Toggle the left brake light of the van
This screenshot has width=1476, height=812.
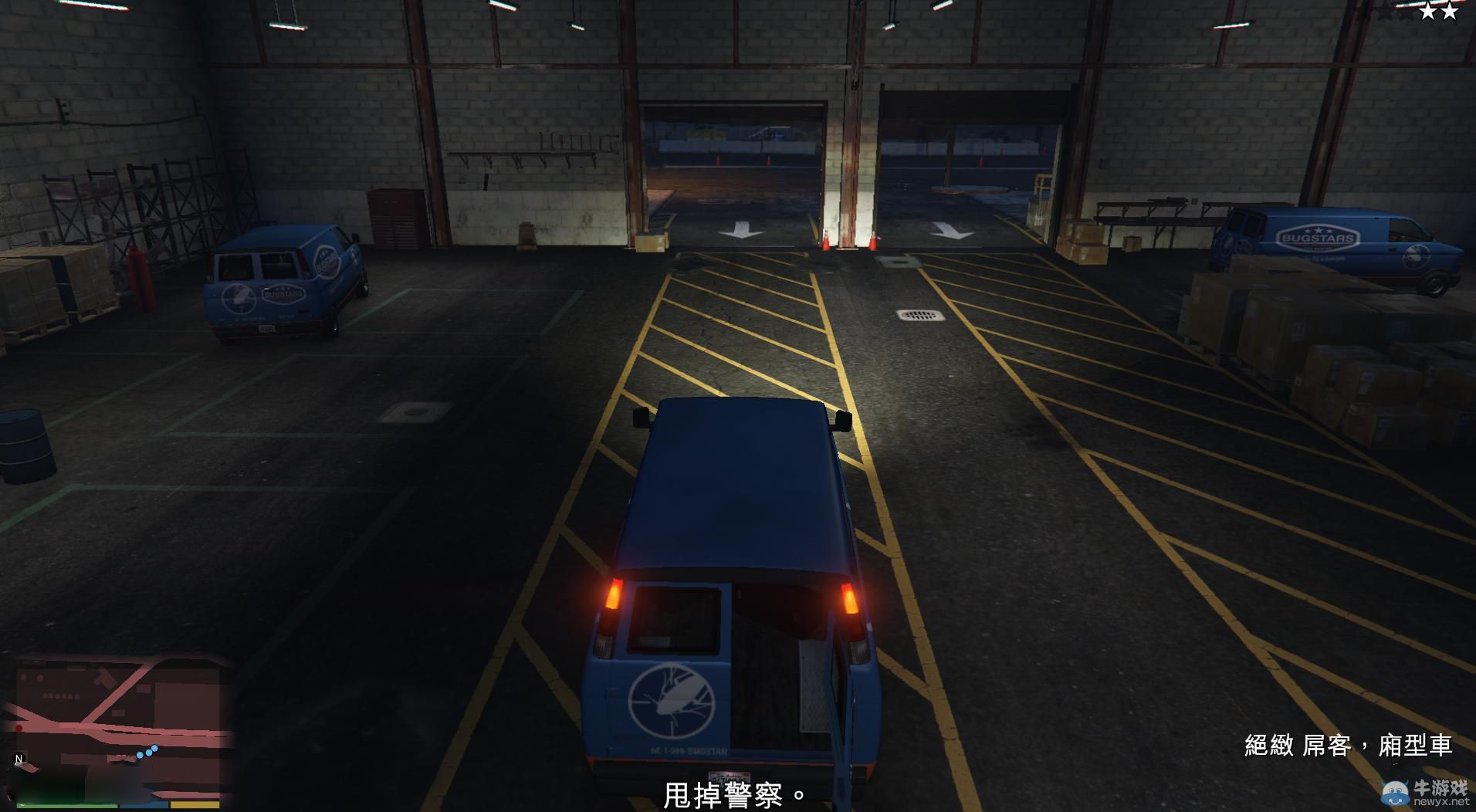click(612, 593)
